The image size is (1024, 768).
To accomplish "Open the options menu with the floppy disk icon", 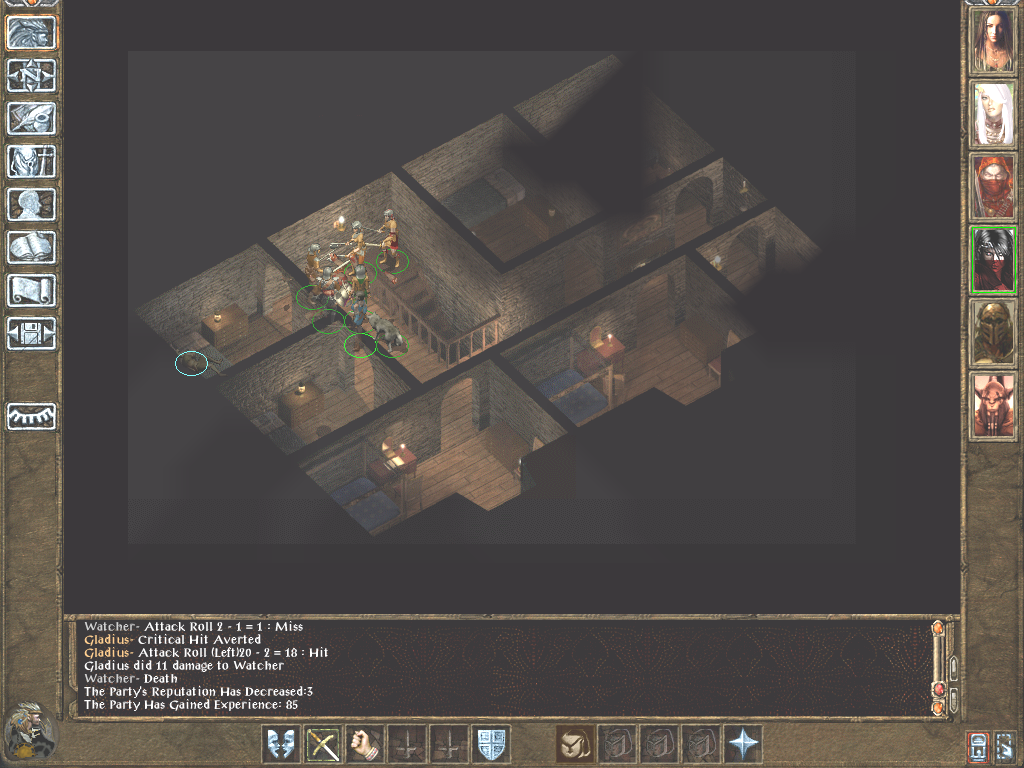I will pyautogui.click(x=32, y=334).
